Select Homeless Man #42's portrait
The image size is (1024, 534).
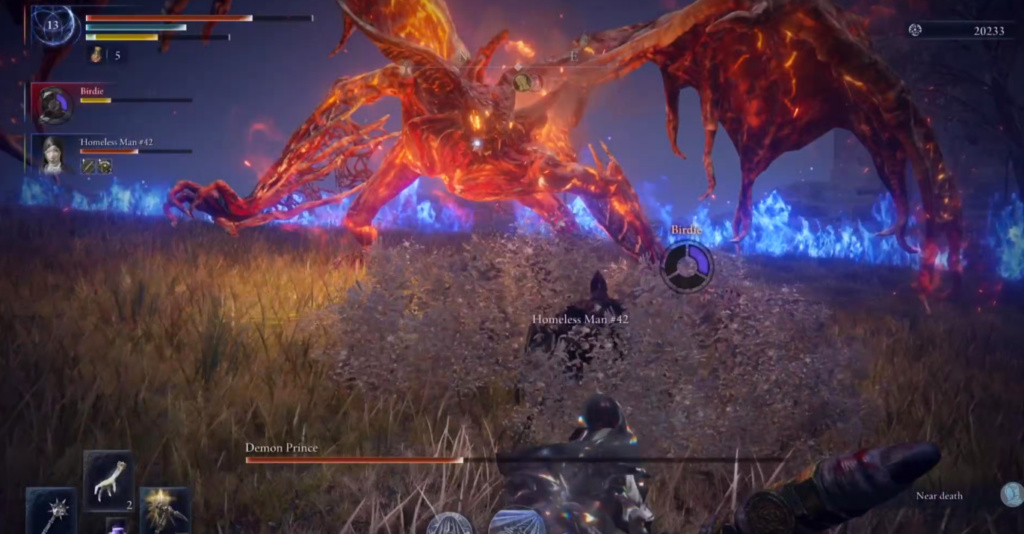[x=54, y=154]
